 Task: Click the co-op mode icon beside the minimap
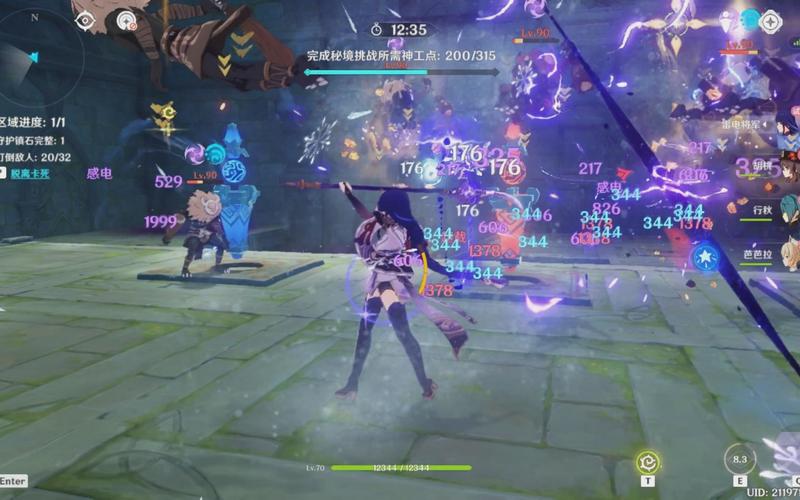(126, 19)
